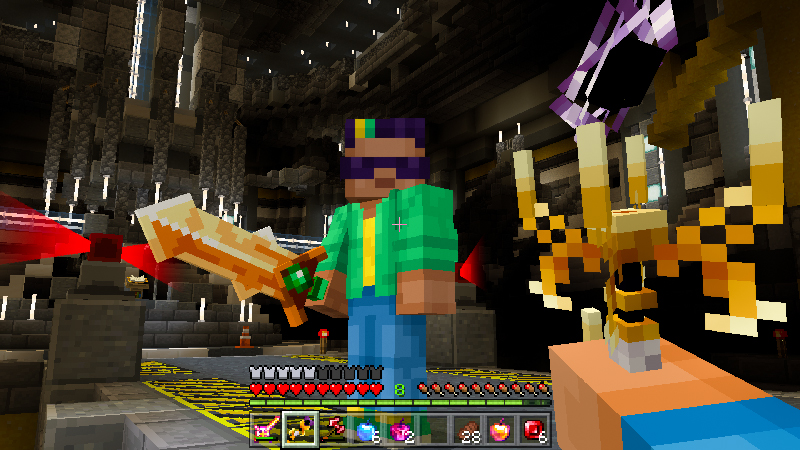Viewport: 800px width, 450px height.
Task: Choose the pink-orange apple slot
Action: click(x=503, y=429)
